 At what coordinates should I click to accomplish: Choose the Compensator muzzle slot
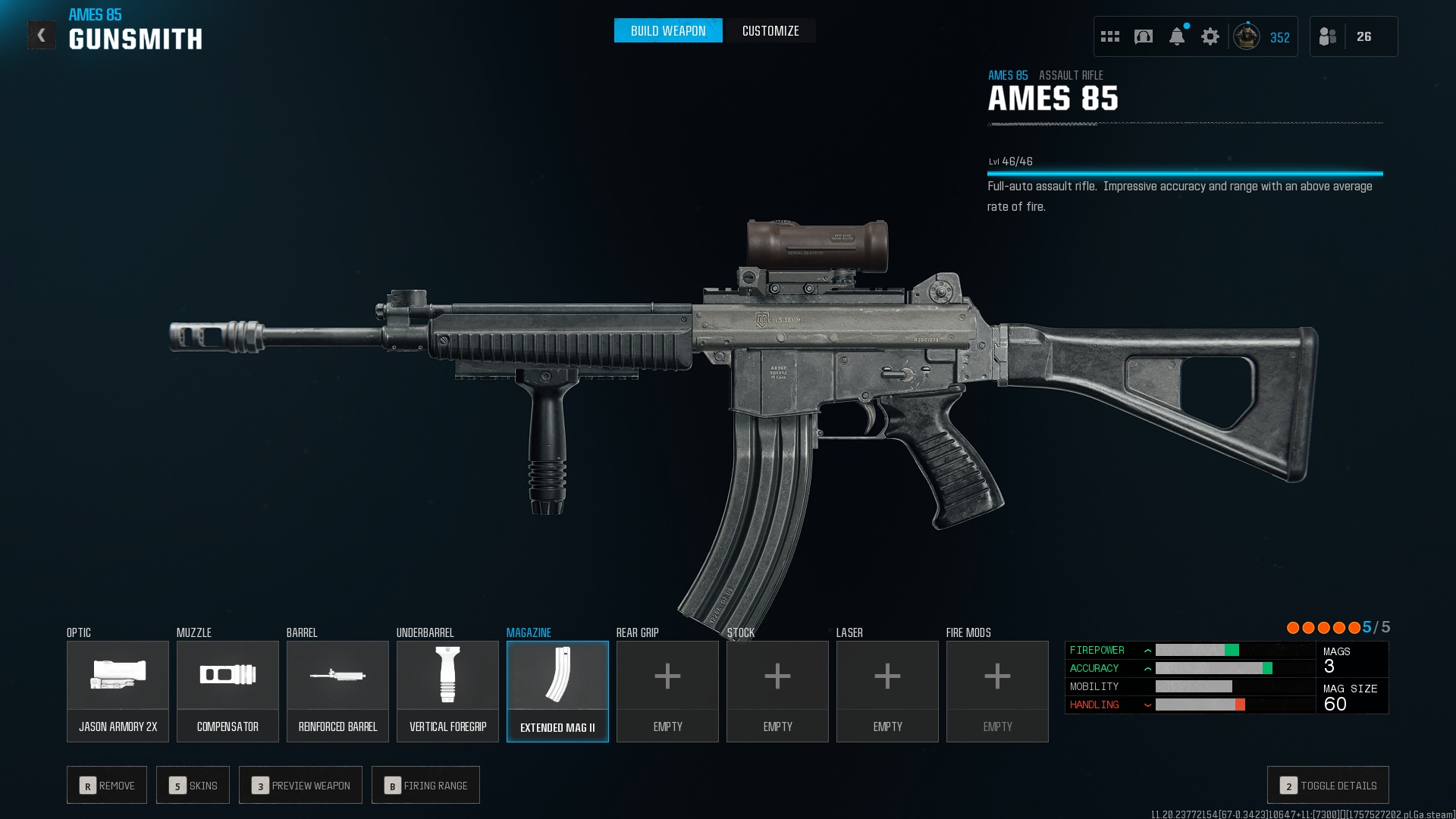click(x=227, y=691)
